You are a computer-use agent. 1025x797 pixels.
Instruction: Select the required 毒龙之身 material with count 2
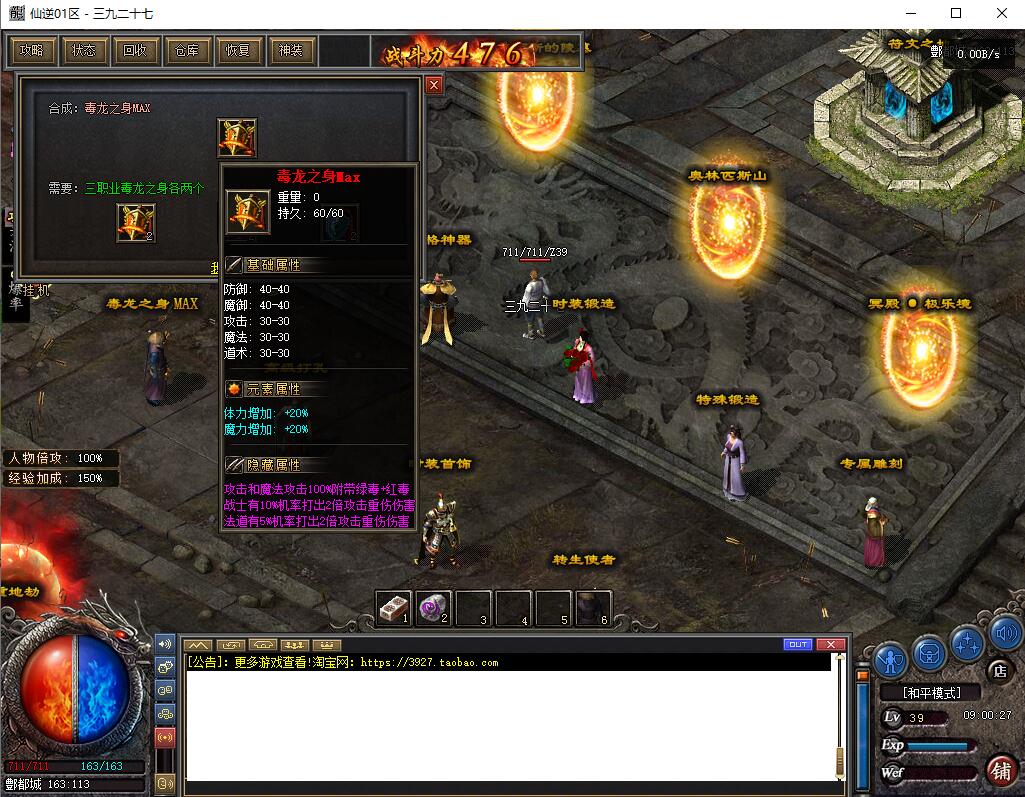coord(136,222)
